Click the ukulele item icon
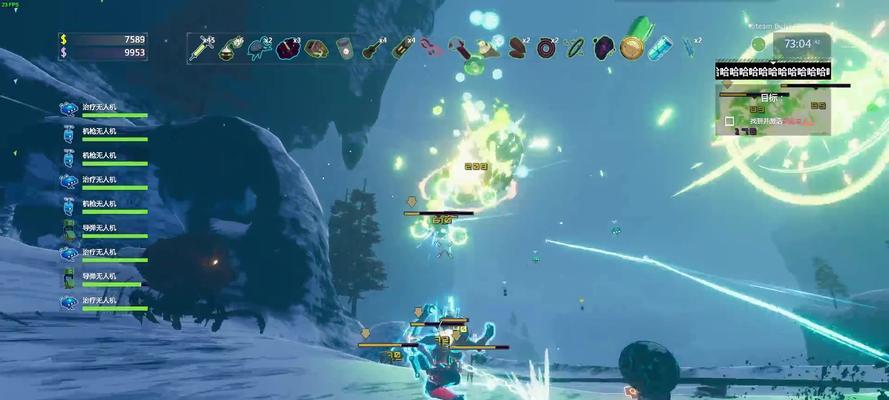889x400 pixels. pos(374,46)
